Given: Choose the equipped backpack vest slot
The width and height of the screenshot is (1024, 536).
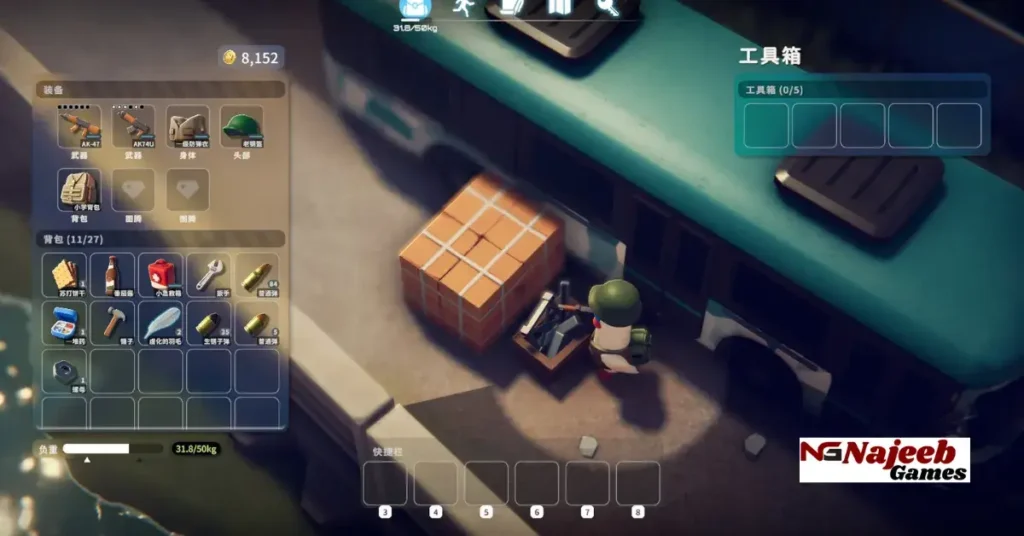Looking at the screenshot, I should [80, 189].
